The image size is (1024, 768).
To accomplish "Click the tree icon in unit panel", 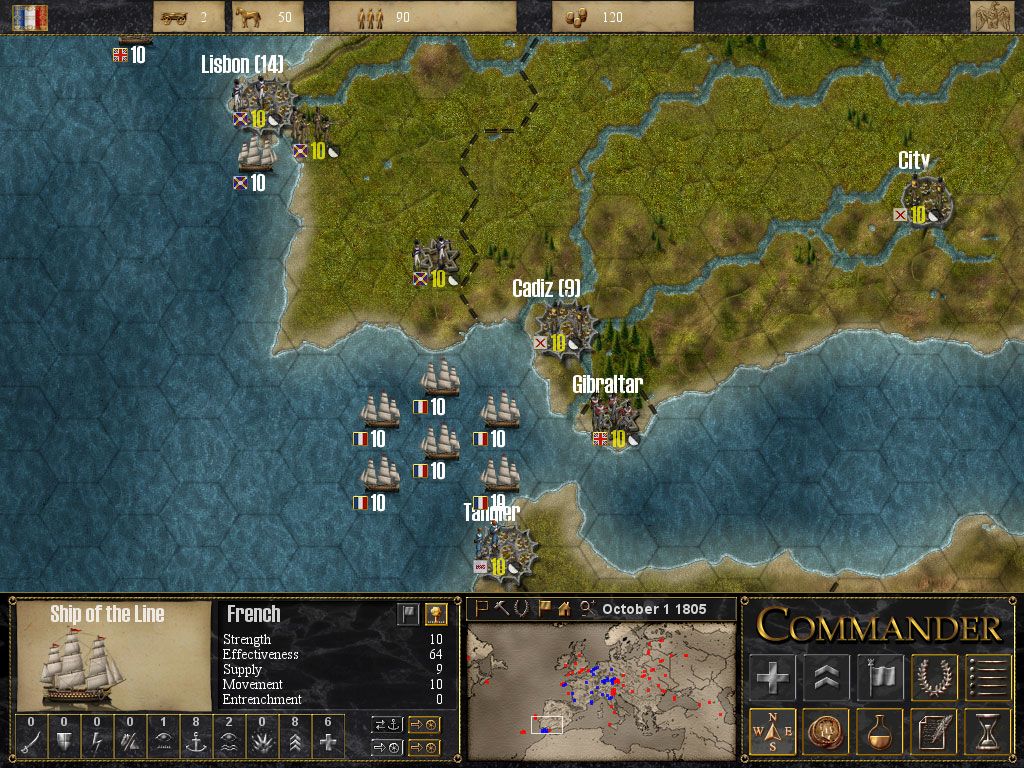I will pyautogui.click(x=434, y=614).
